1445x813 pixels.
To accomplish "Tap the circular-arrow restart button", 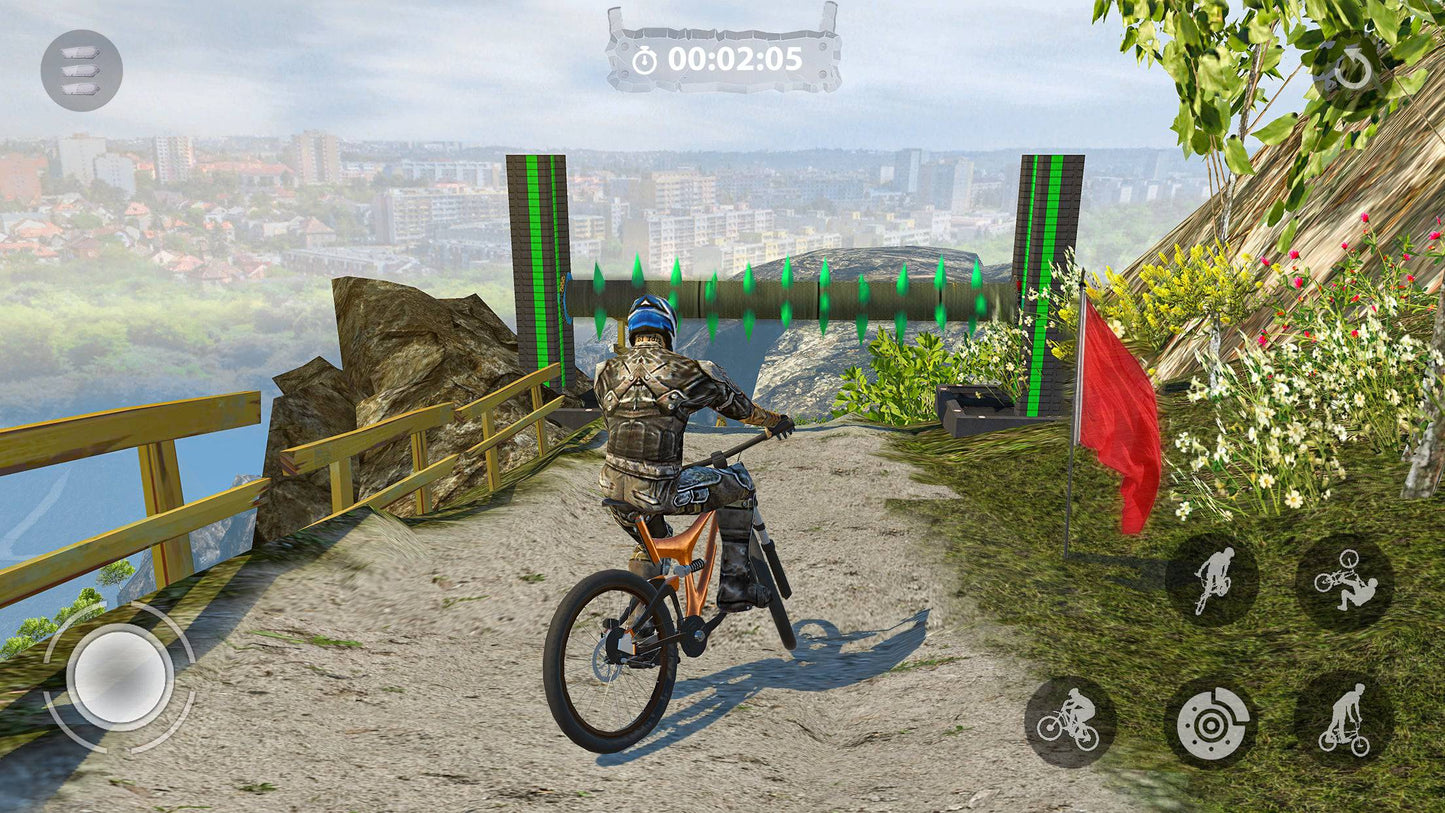I will point(1353,71).
